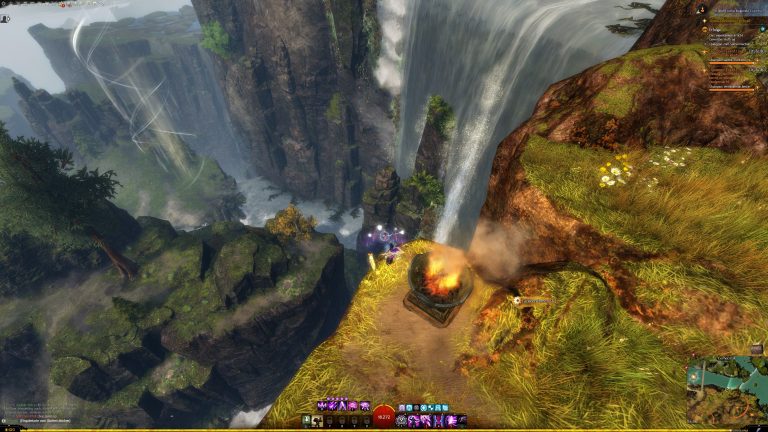This screenshot has height=432, width=768.
Task: Activate the elite skill ending the skill bar
Action: click(x=461, y=421)
